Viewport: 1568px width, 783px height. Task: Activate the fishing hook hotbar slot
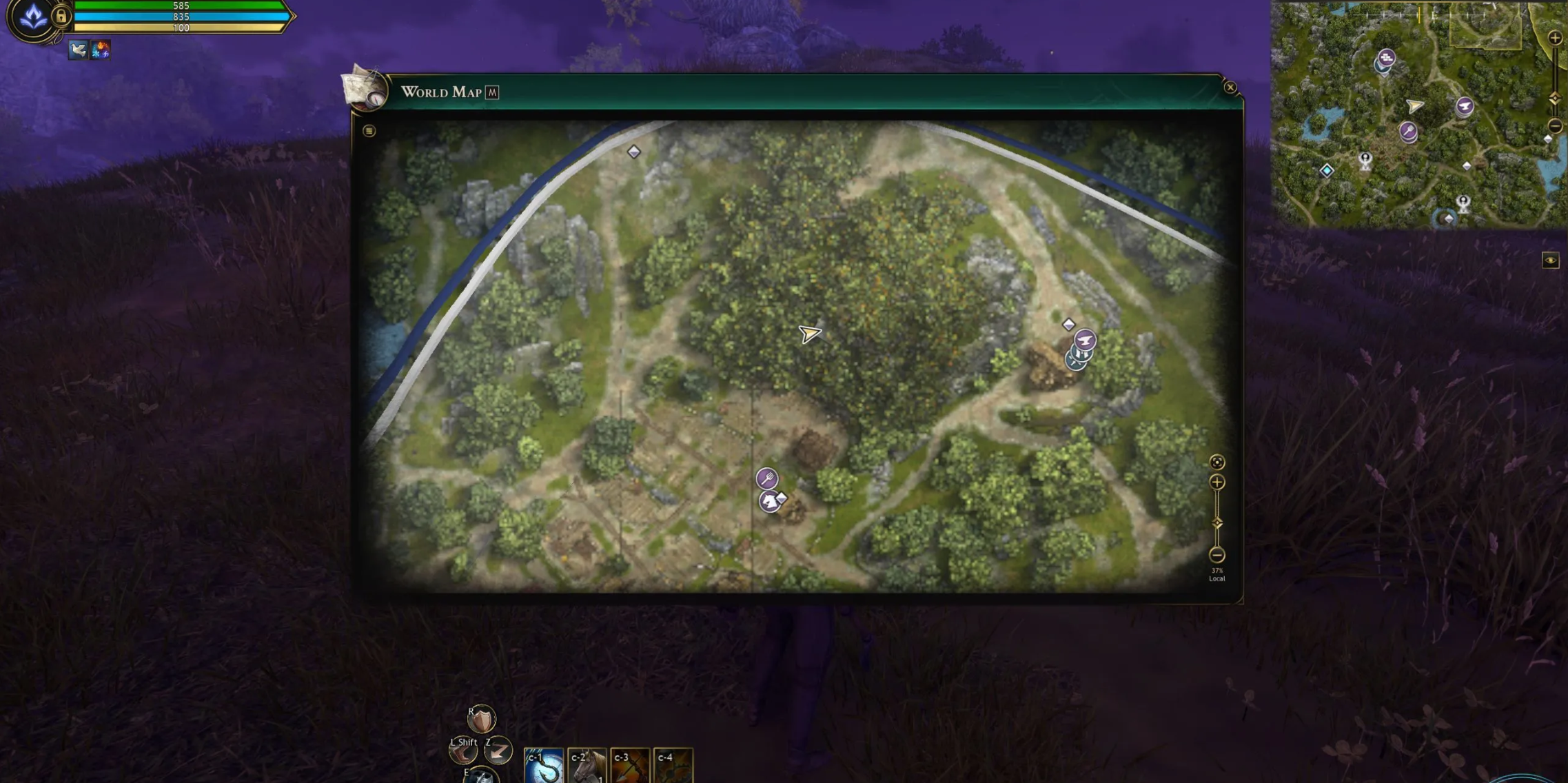coord(544,766)
